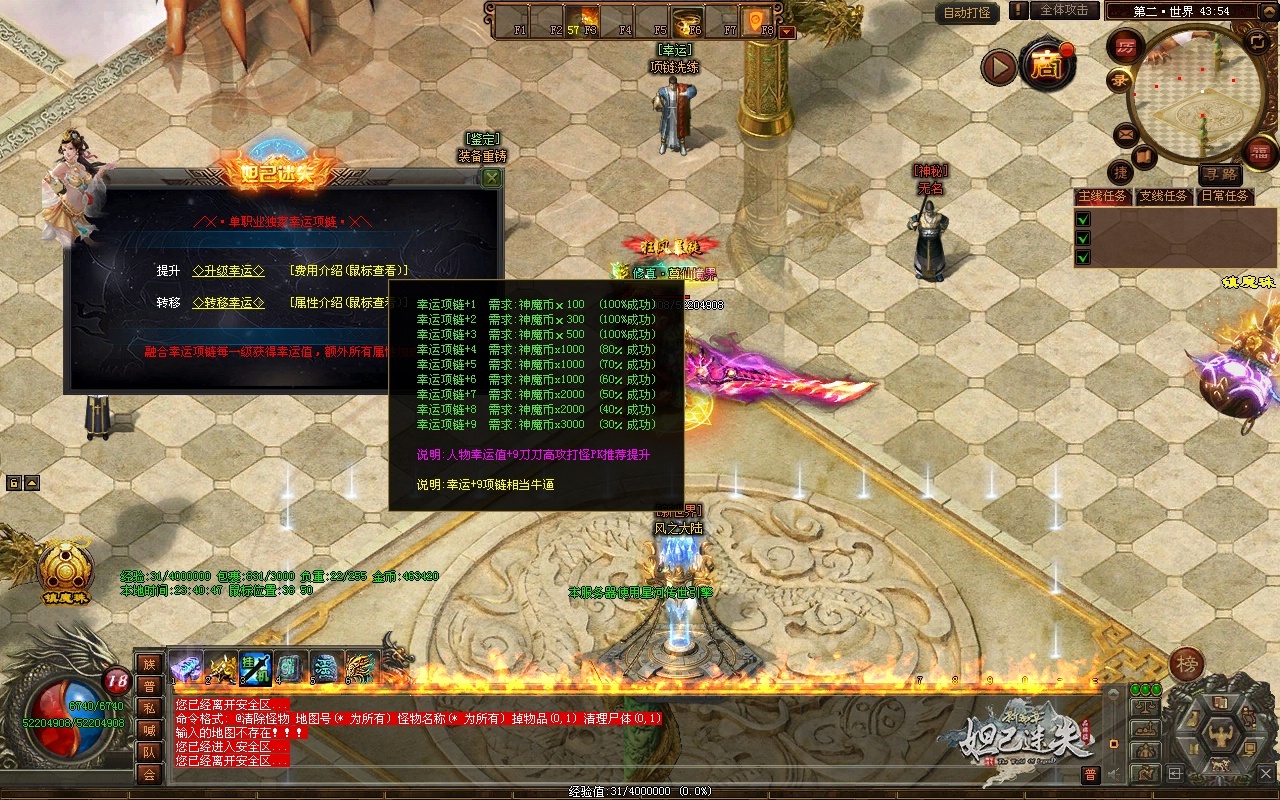Open the mail envelope icon by minimap
The image size is (1280, 800).
point(1126,134)
